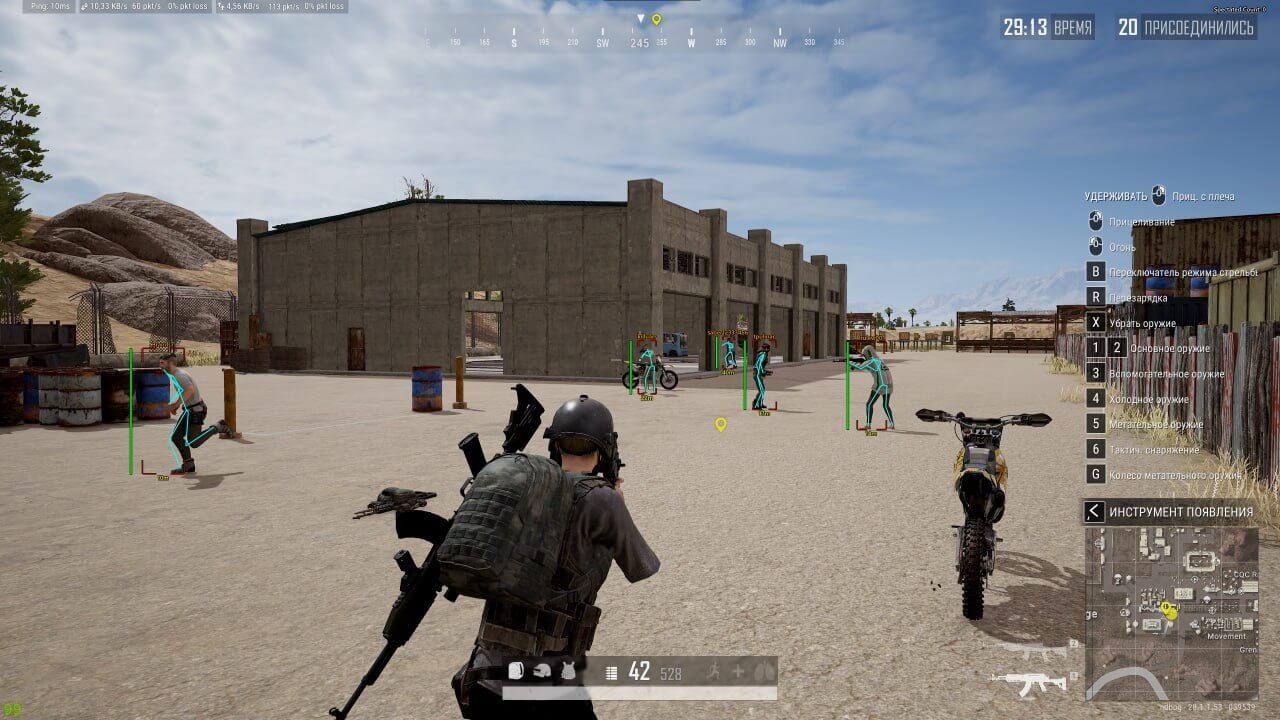Toggle Переключатель режима стрельбы via the B keybind
Viewport: 1280px width, 720px height.
1095,269
